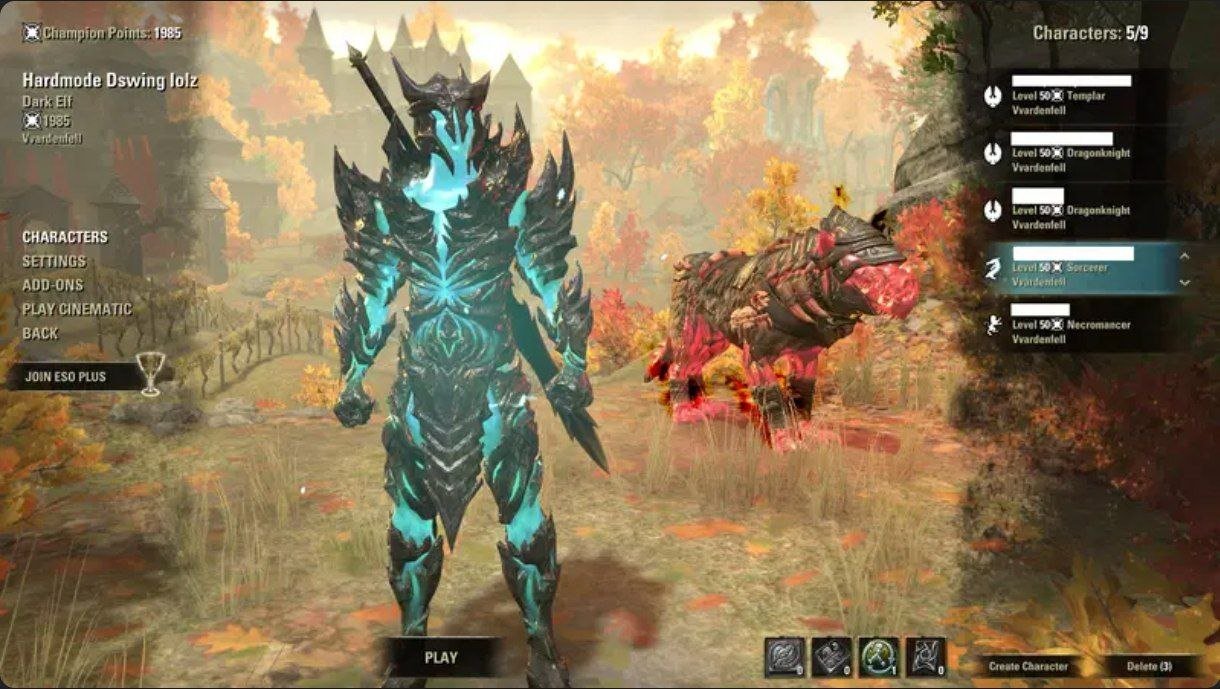This screenshot has width=1220, height=689.
Task: Click the PLAY button
Action: [441, 658]
